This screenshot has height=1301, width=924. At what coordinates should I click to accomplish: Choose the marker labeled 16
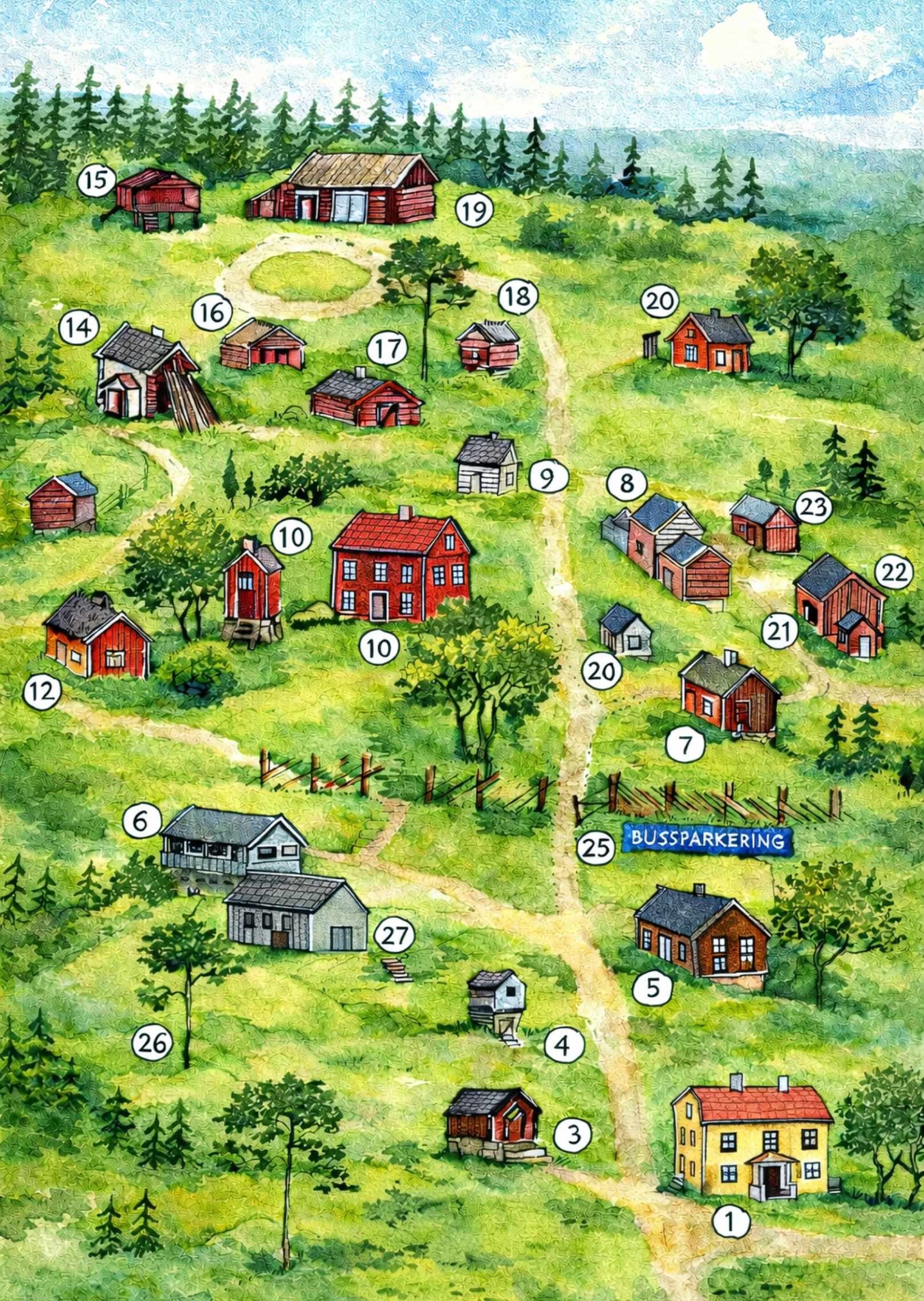tap(212, 312)
